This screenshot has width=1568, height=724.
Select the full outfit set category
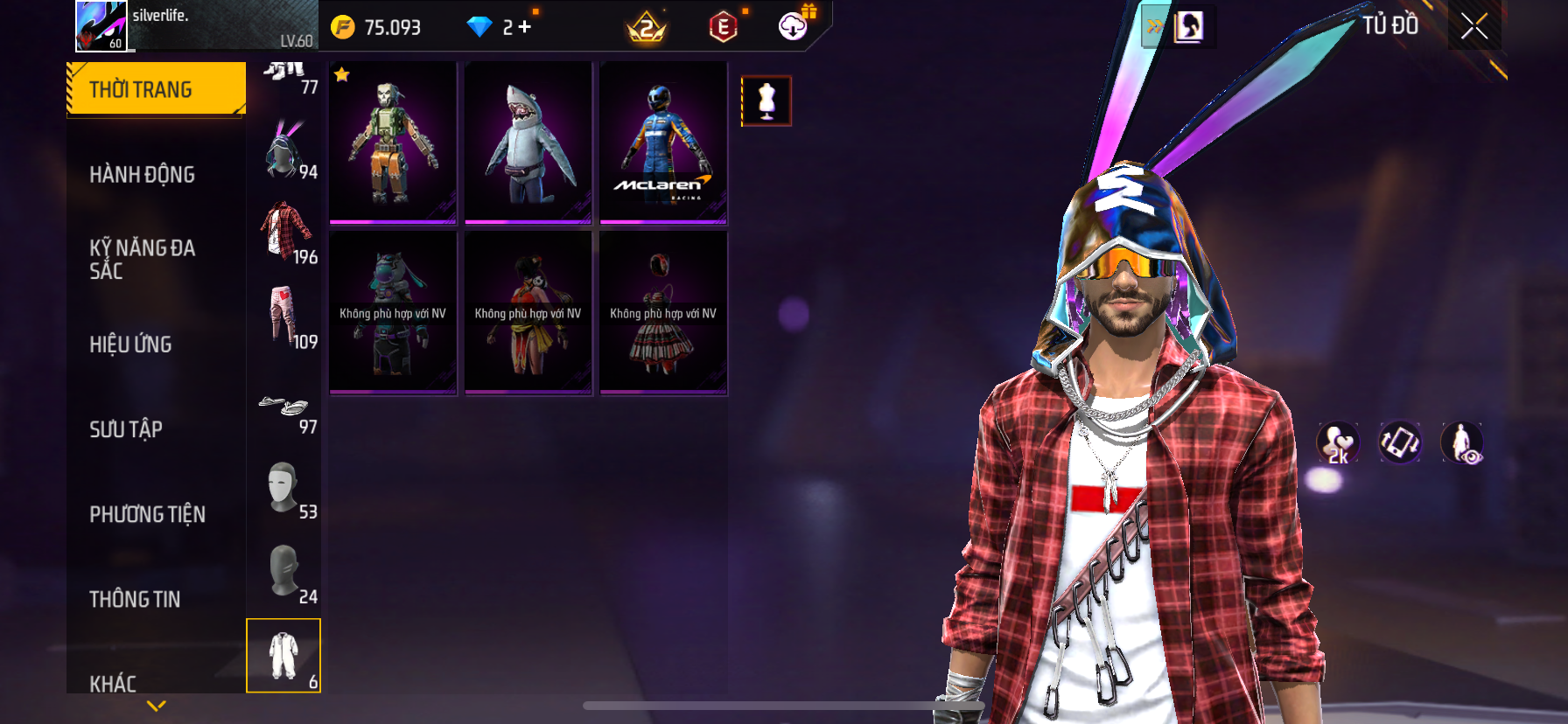pyautogui.click(x=283, y=656)
